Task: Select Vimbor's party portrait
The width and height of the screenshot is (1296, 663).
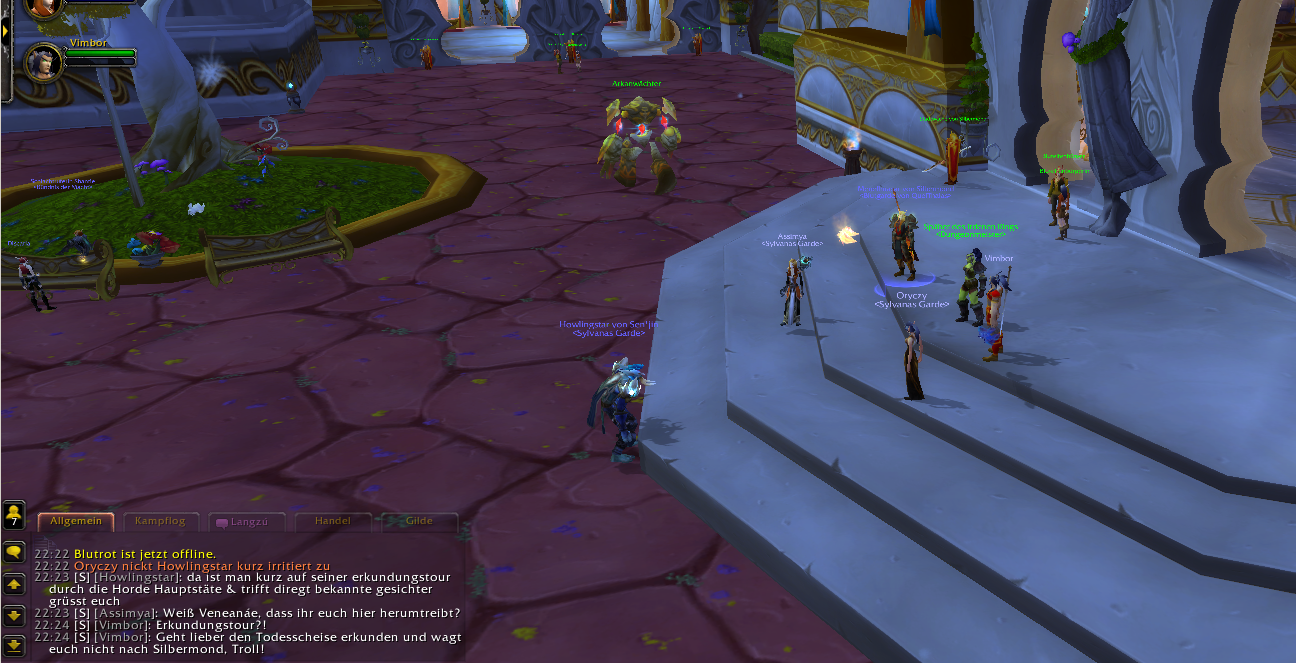Action: coord(44,61)
